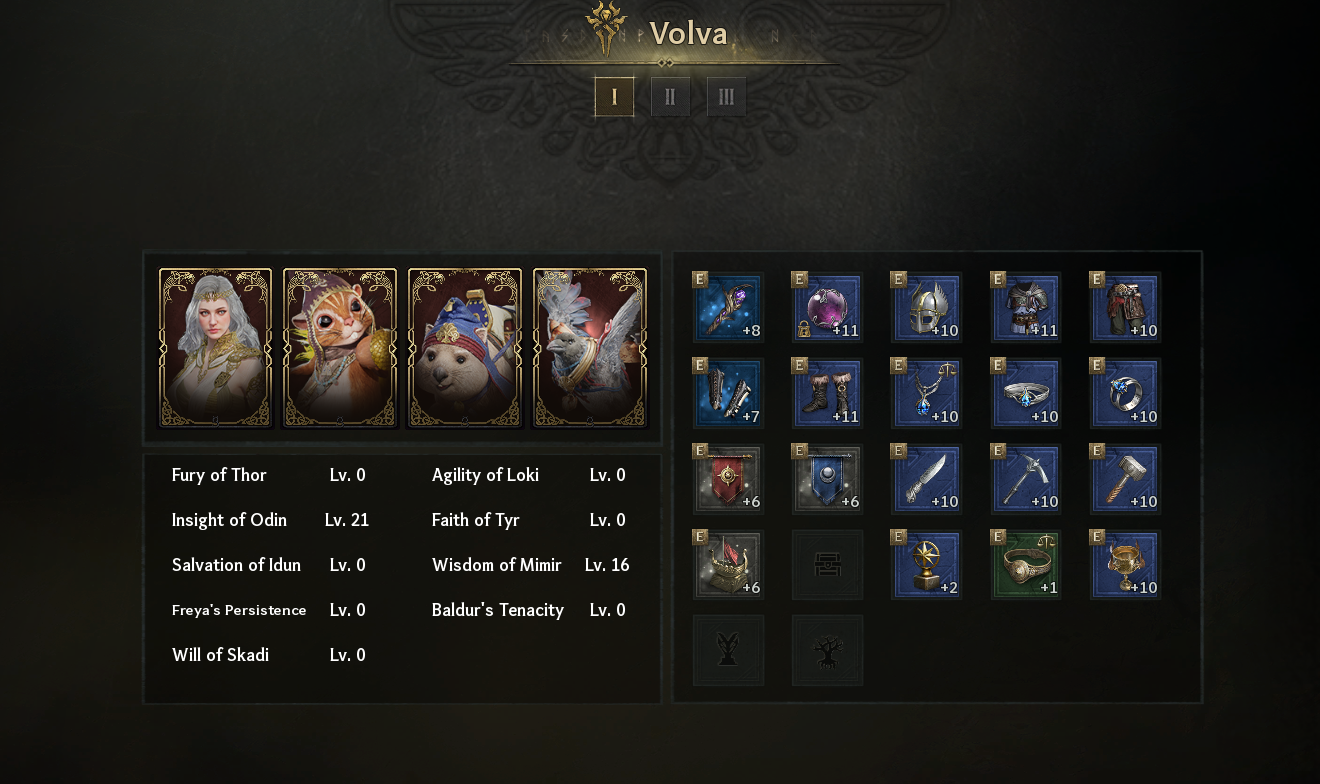
Task: Select the silver-haired woman card
Action: coord(215,347)
